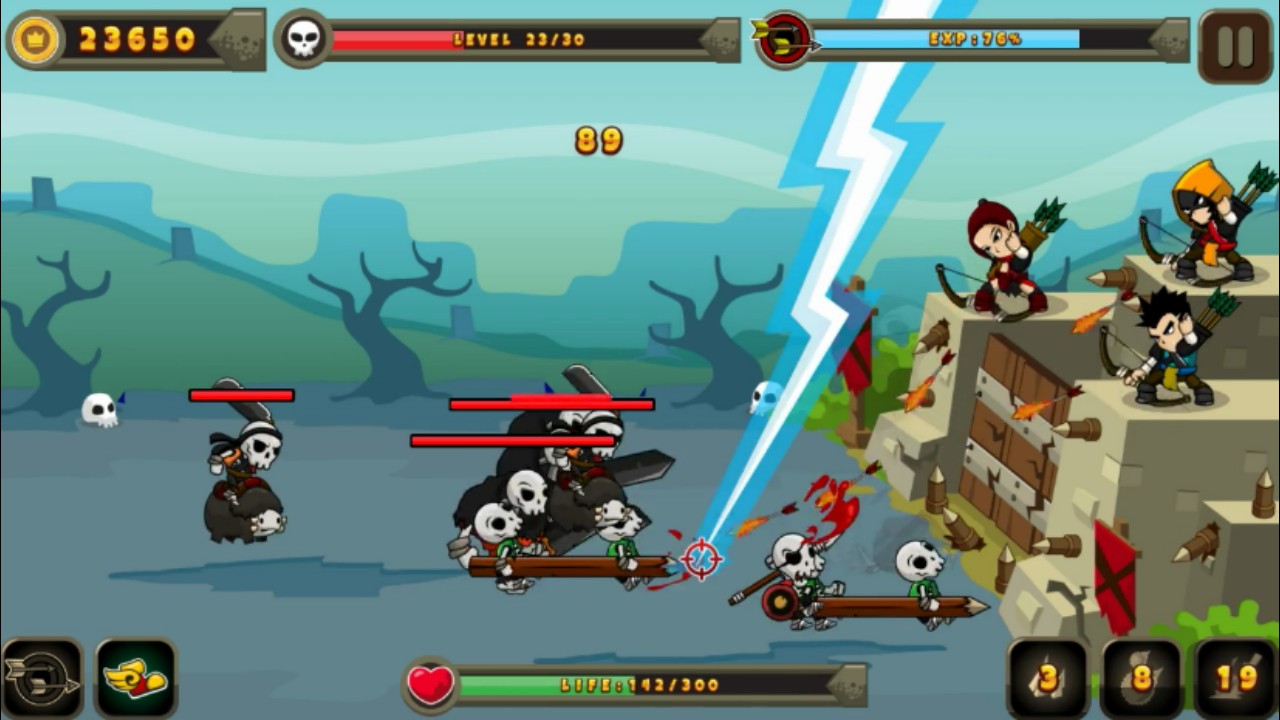The image size is (1280, 720).
Task: Activate the multi-arrow target skill
Action: click(x=42, y=679)
